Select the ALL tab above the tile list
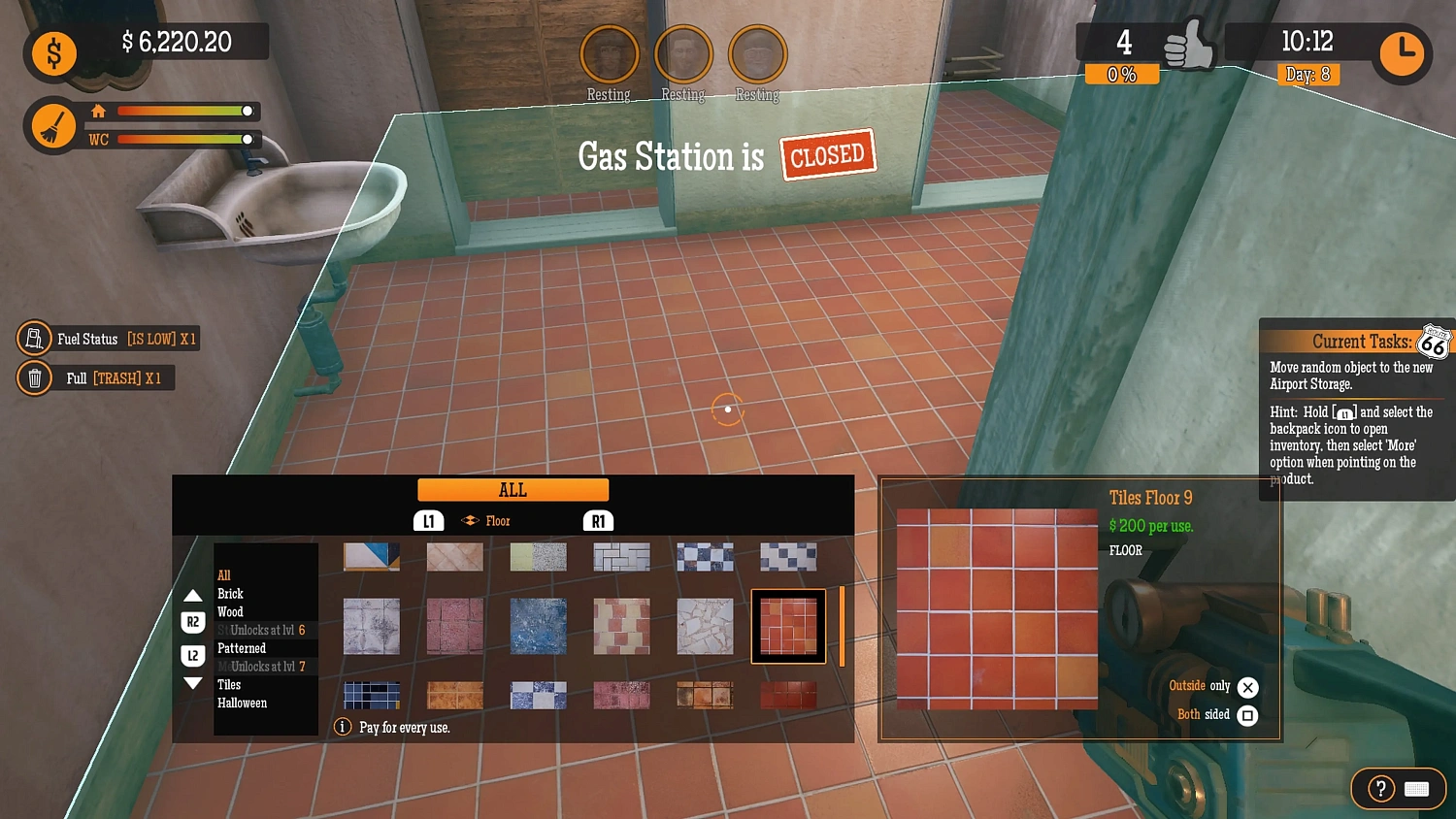Viewport: 1456px width, 819px height. point(513,490)
